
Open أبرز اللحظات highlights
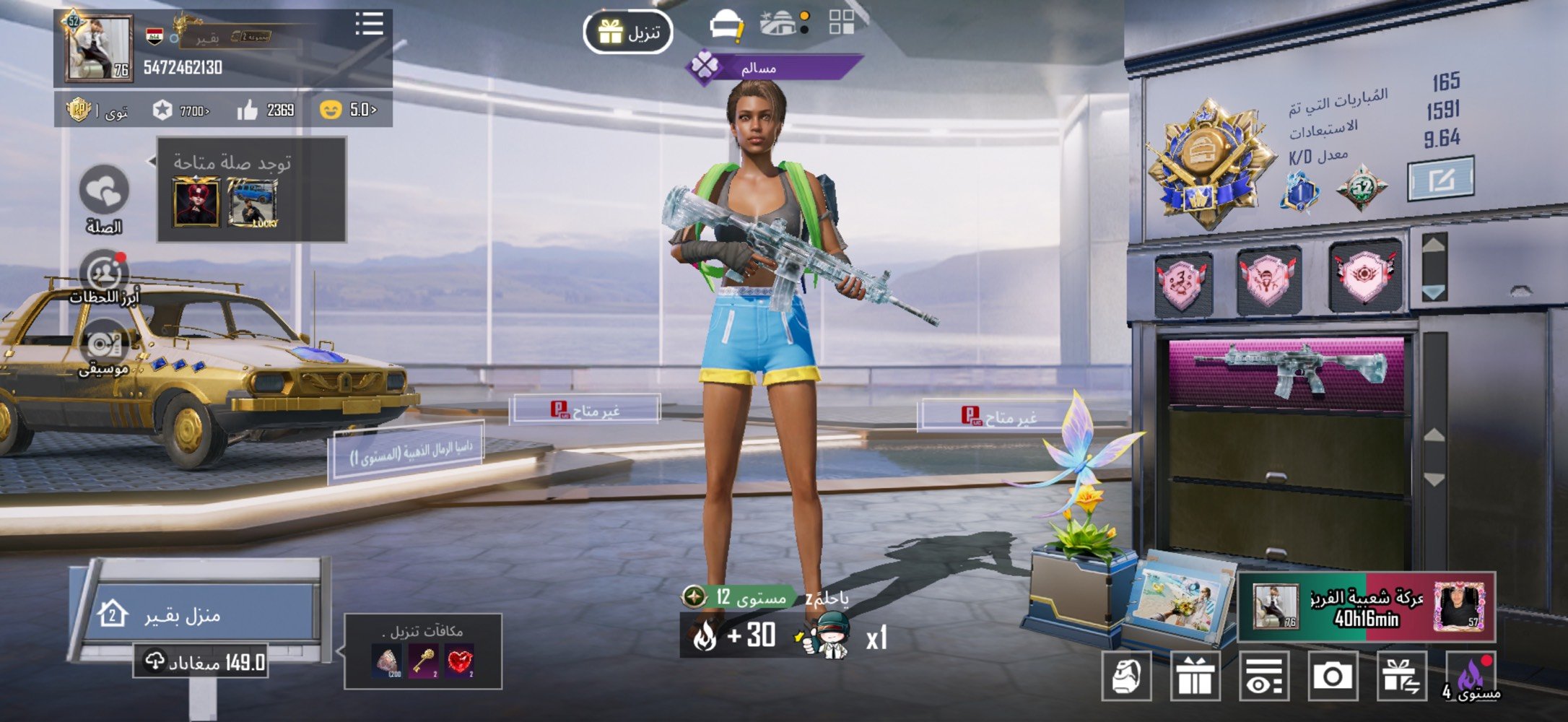click(105, 274)
